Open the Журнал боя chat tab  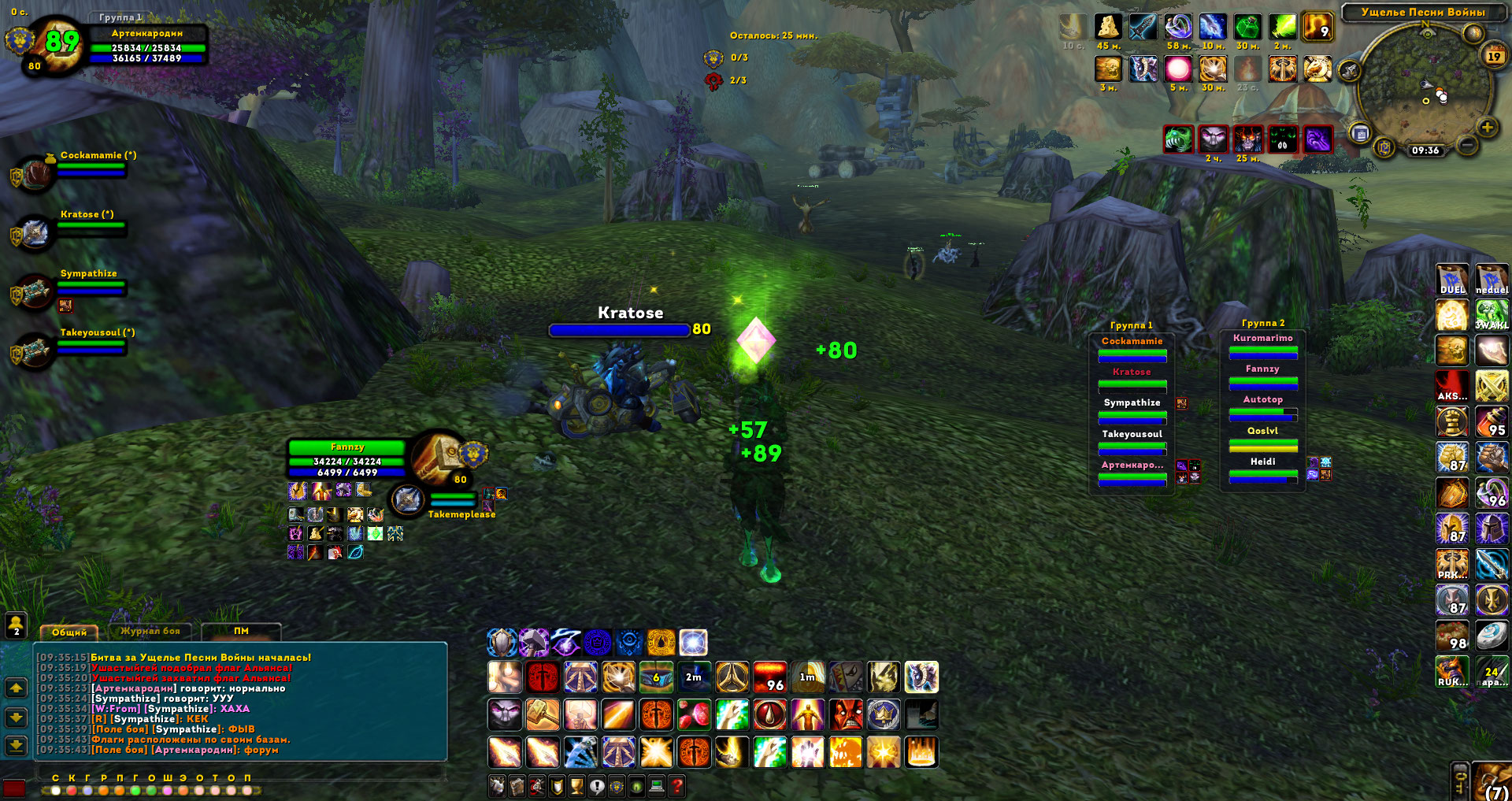150,632
